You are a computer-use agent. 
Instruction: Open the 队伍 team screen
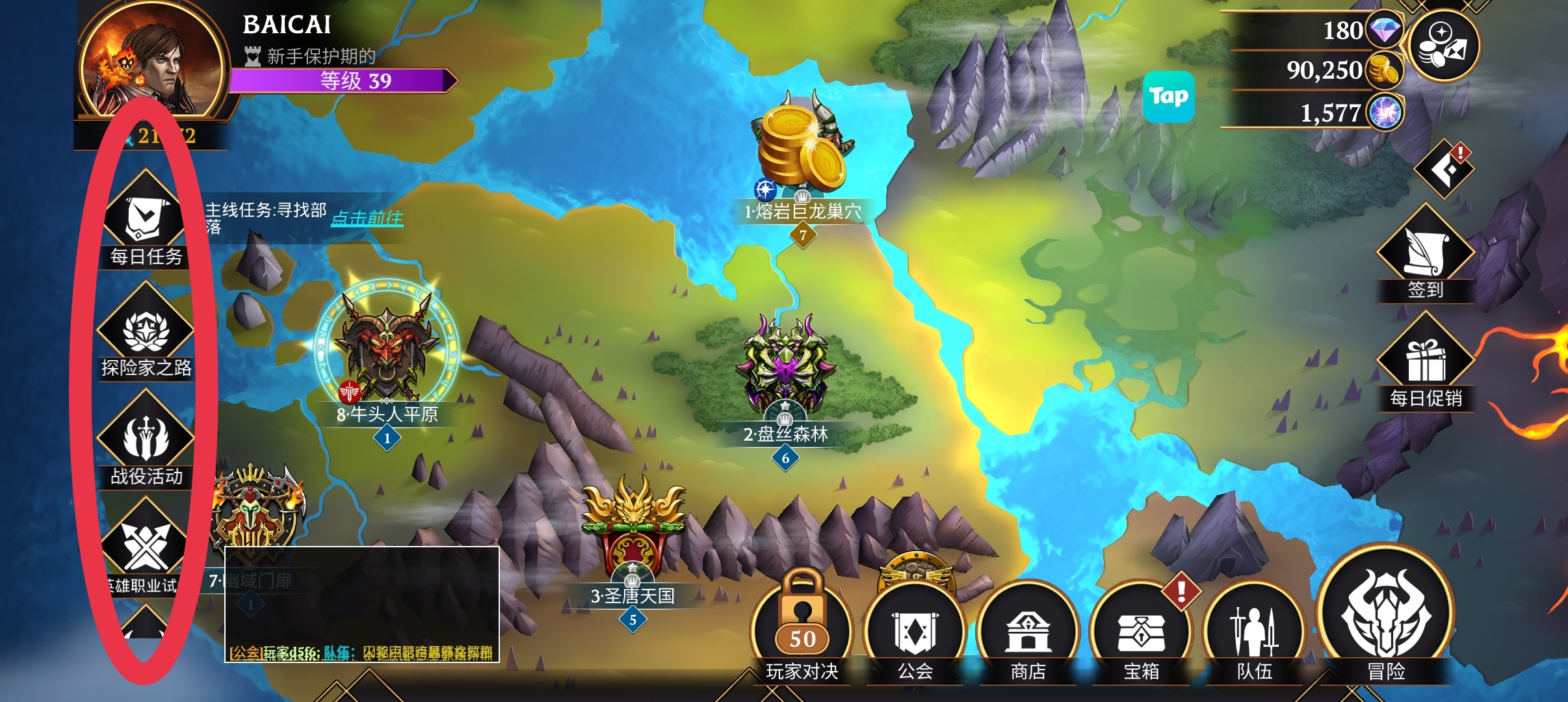[1254, 630]
